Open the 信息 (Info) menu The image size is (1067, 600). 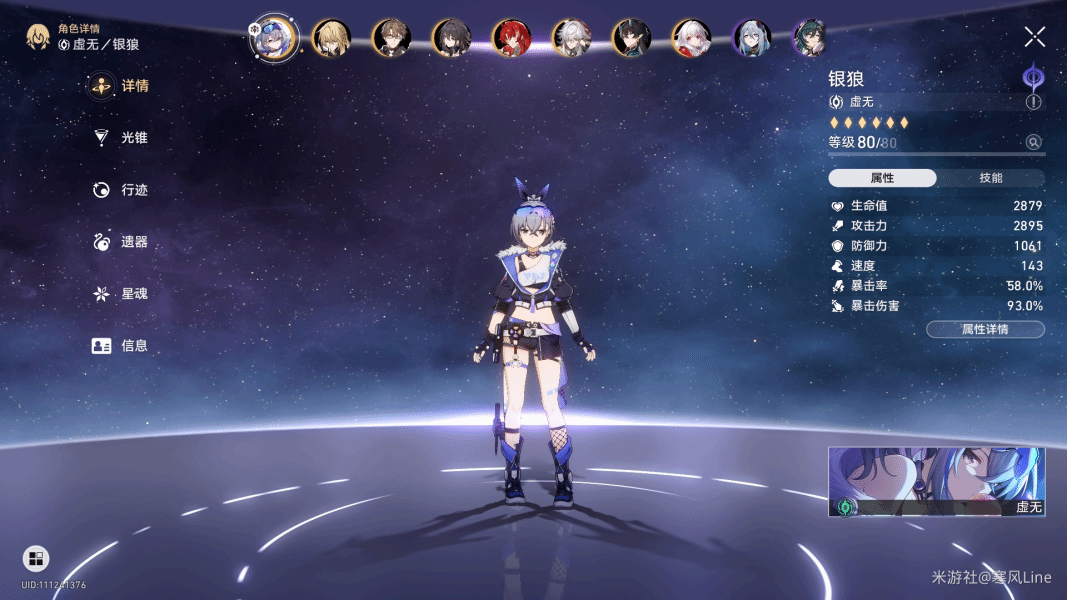[120, 346]
